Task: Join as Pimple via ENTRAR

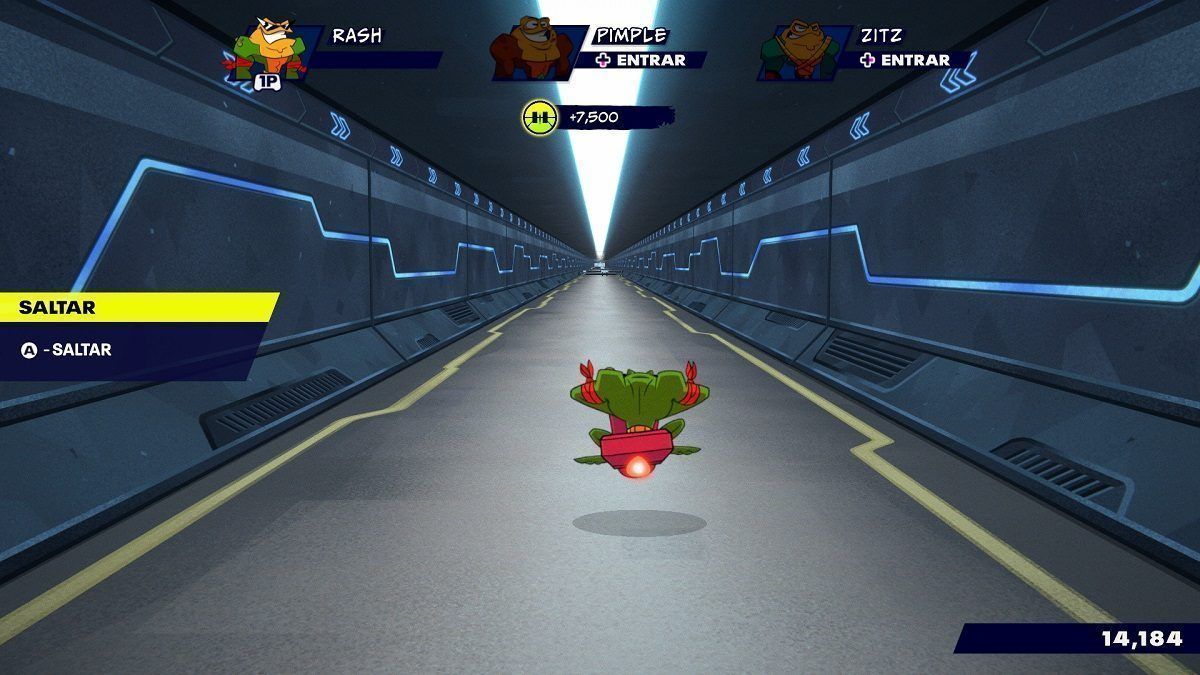Action: [641, 60]
